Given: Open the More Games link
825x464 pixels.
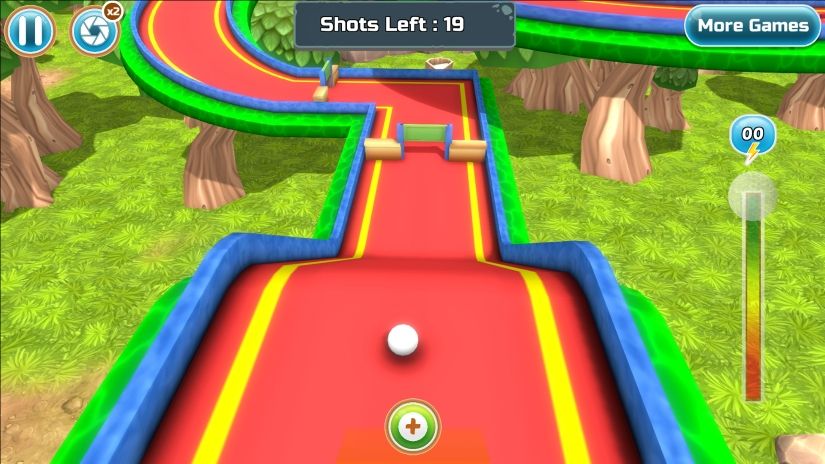Looking at the screenshot, I should 752,26.
